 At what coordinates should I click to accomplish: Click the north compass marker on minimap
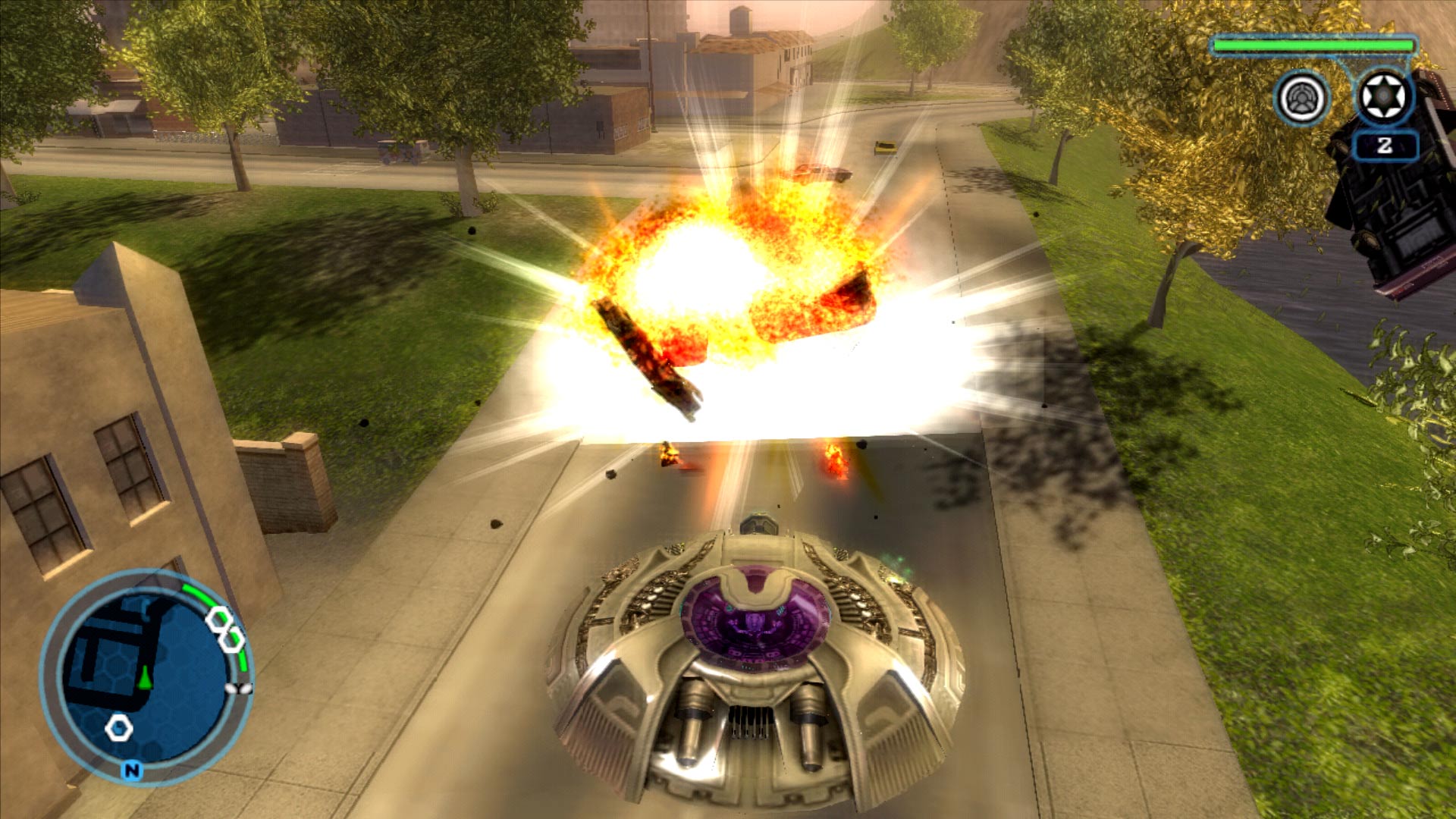pyautogui.click(x=132, y=771)
